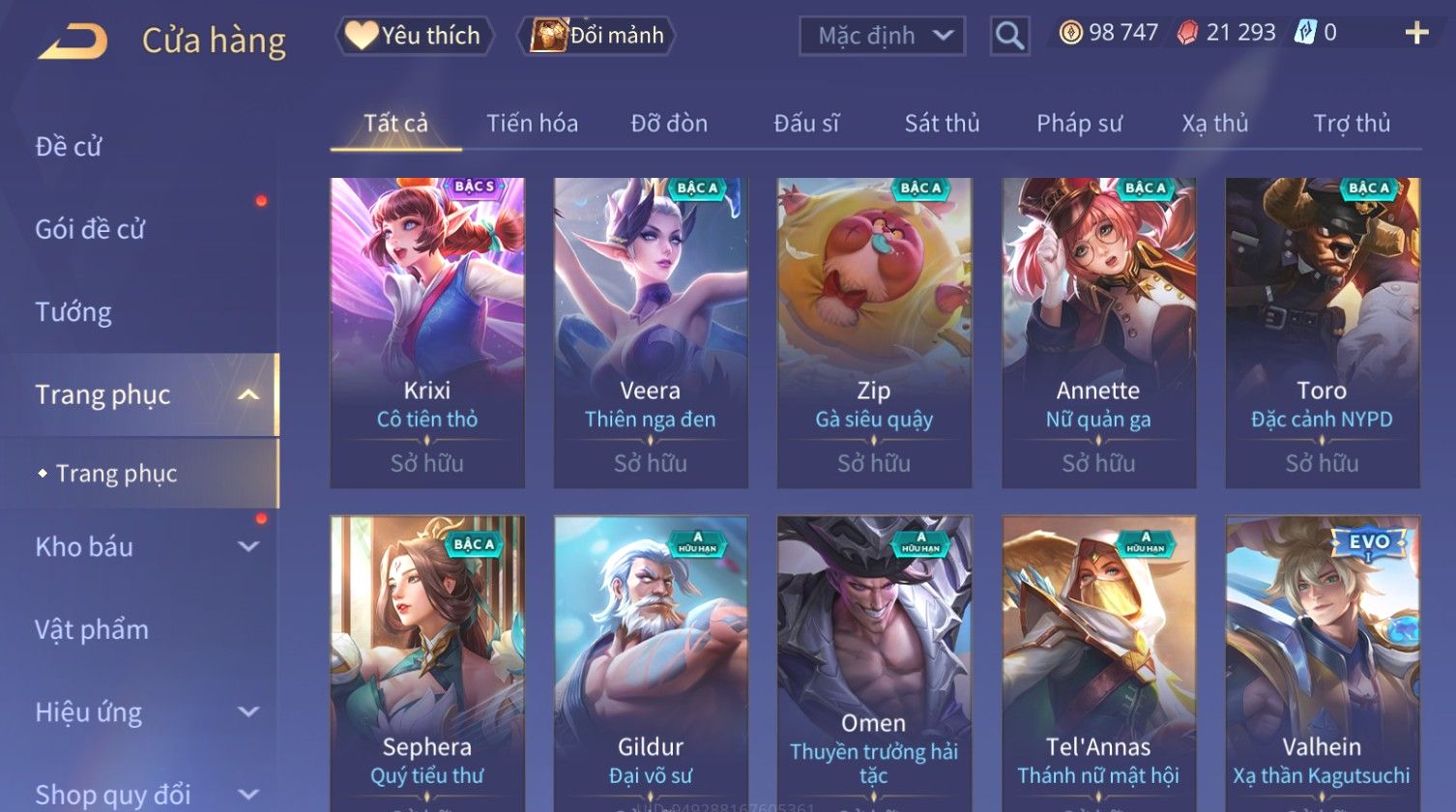Image resolution: width=1456 pixels, height=812 pixels.
Task: Open the Tướng heroes section
Action: point(73,312)
